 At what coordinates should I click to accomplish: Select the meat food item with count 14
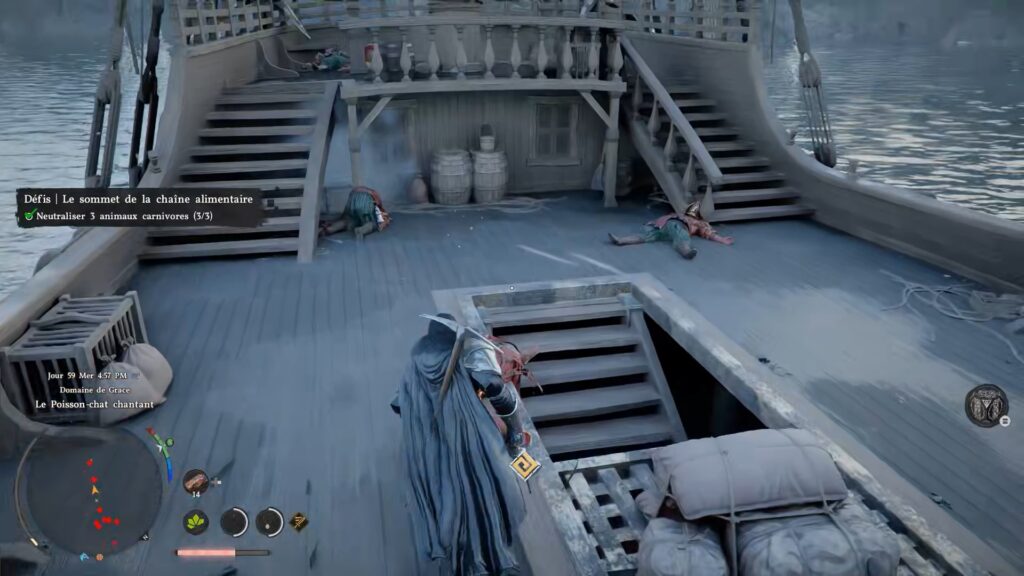click(195, 481)
